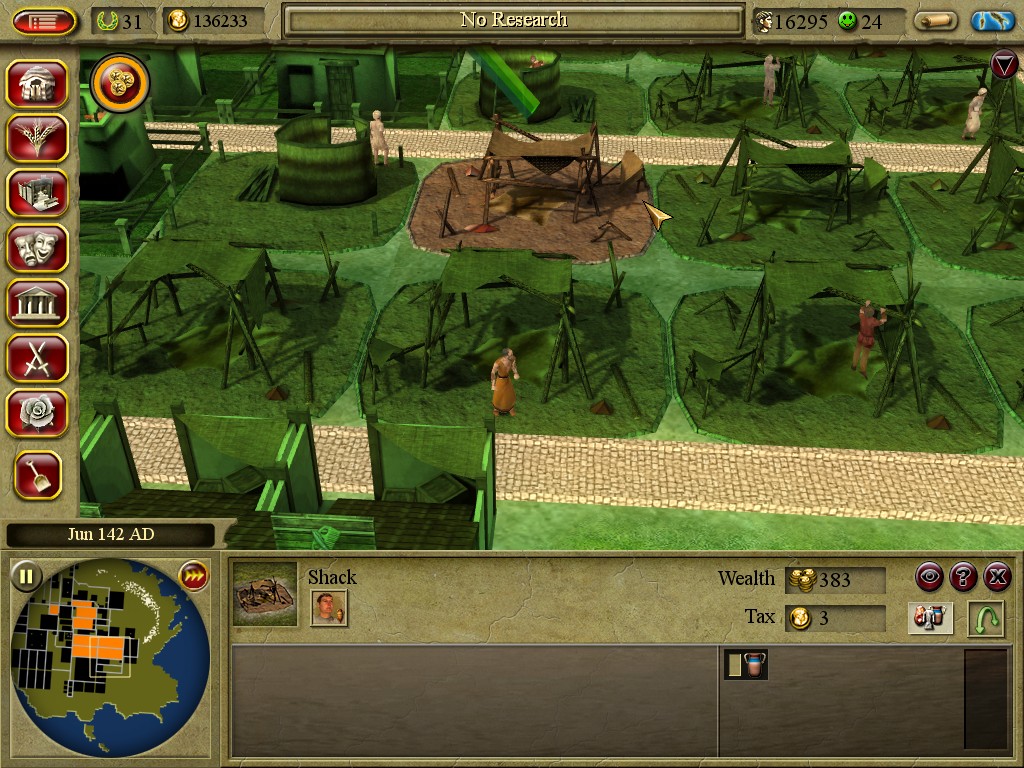Viewport: 1024px width, 768px height.
Task: Select the wheat farming build category
Action: (x=37, y=138)
